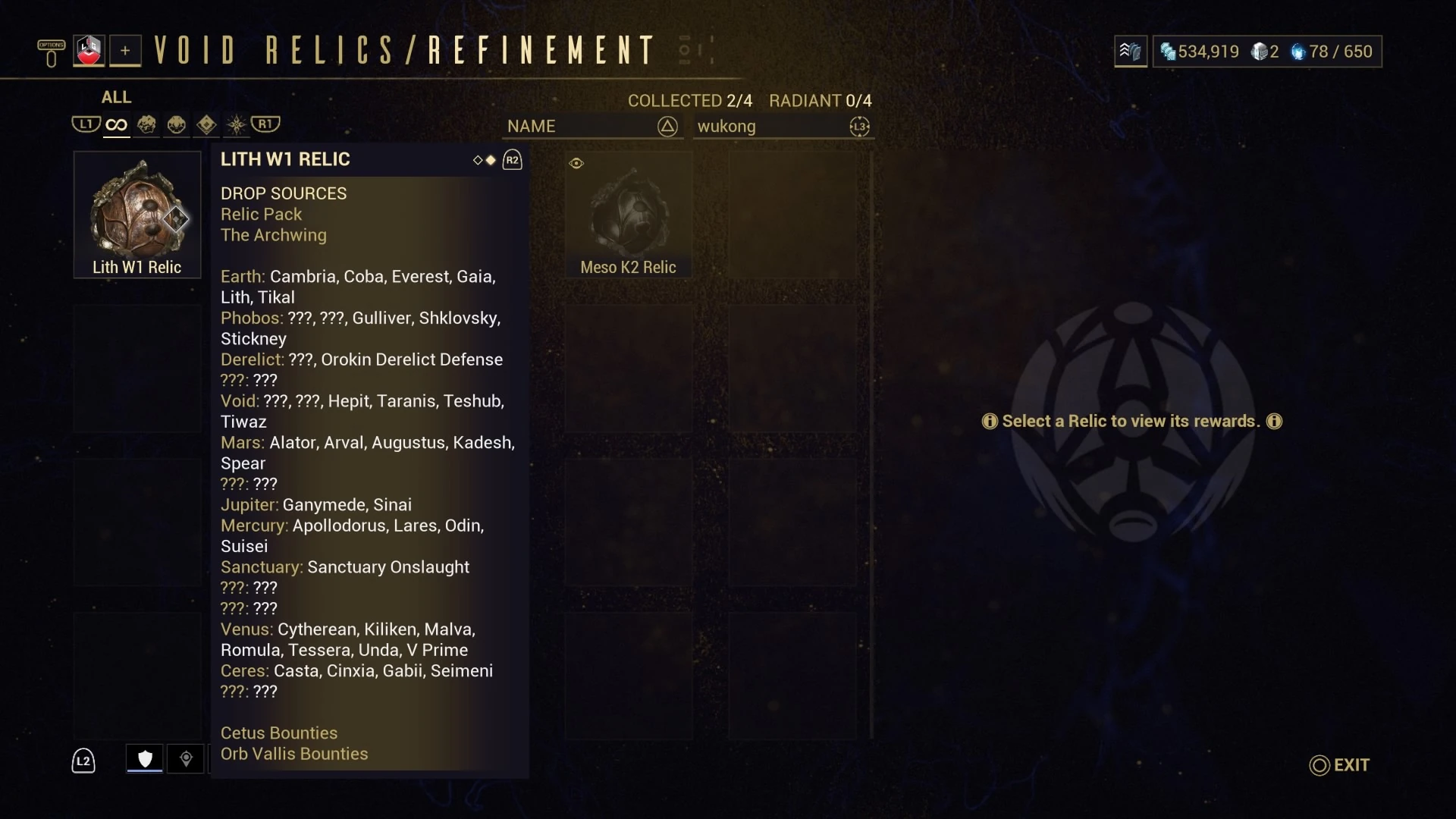Select the Meso relic filter icon
The height and width of the screenshot is (819, 1456).
point(176,124)
